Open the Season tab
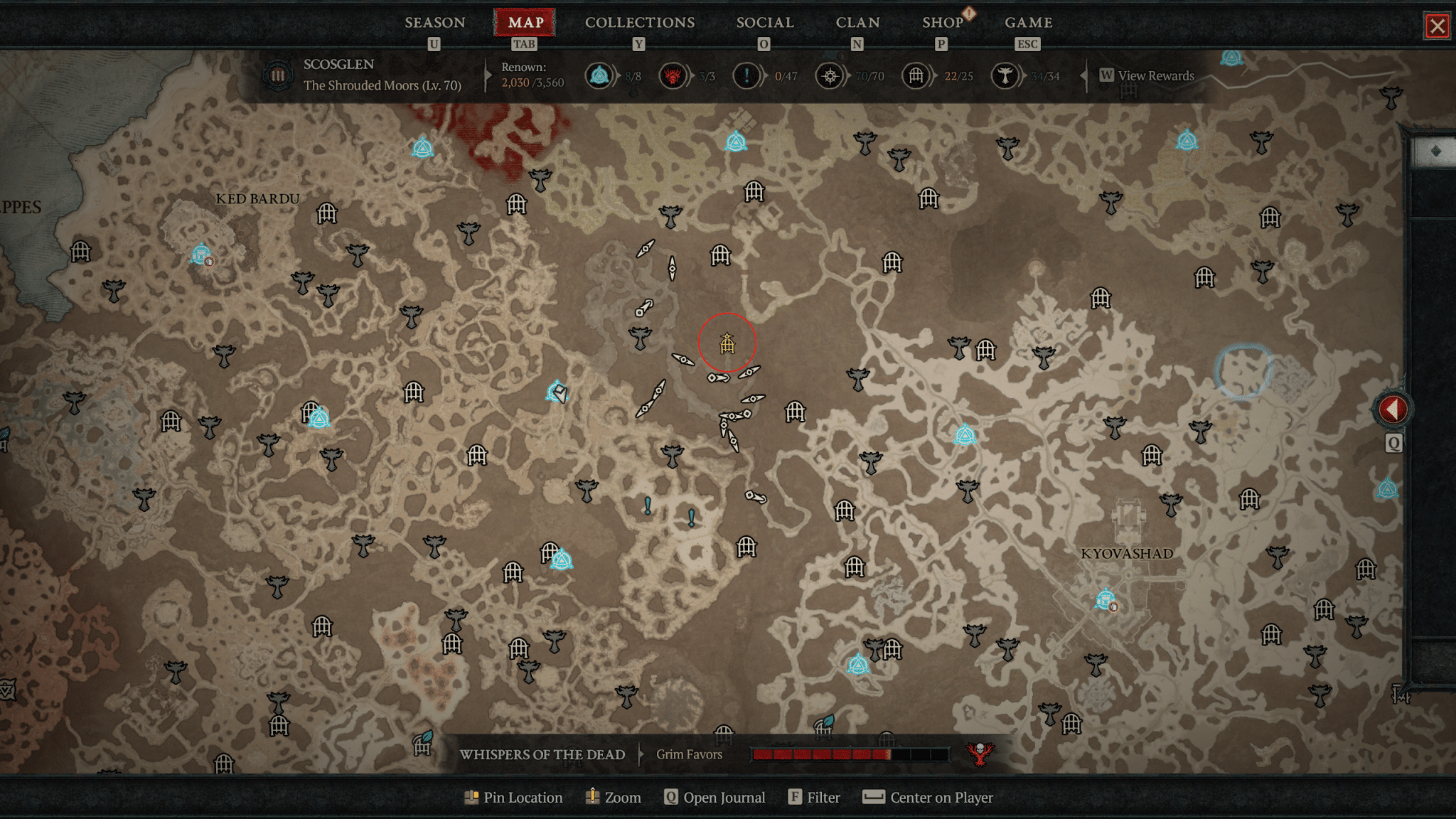 434,23
